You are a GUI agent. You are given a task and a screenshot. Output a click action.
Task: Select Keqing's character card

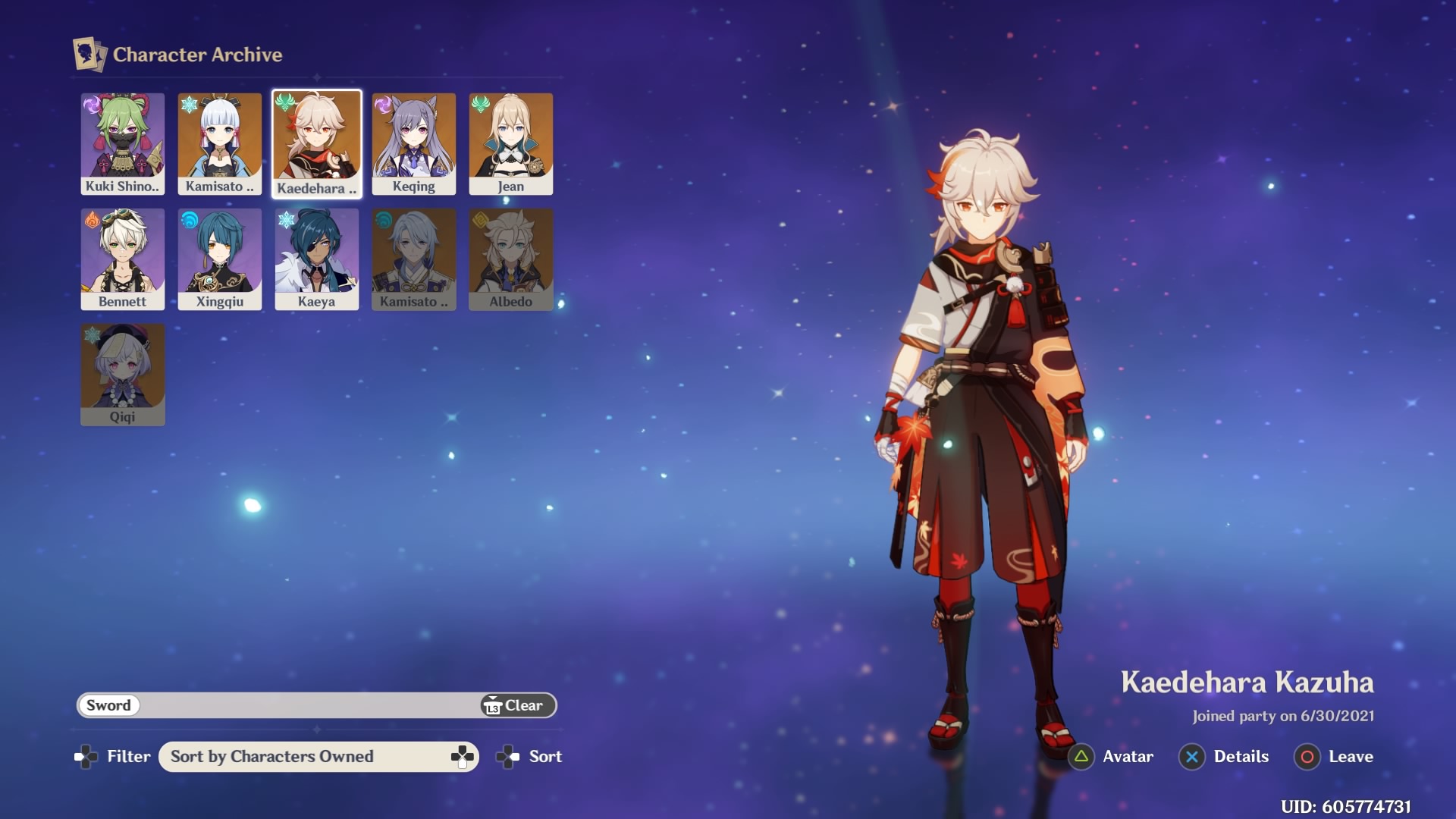click(x=413, y=143)
